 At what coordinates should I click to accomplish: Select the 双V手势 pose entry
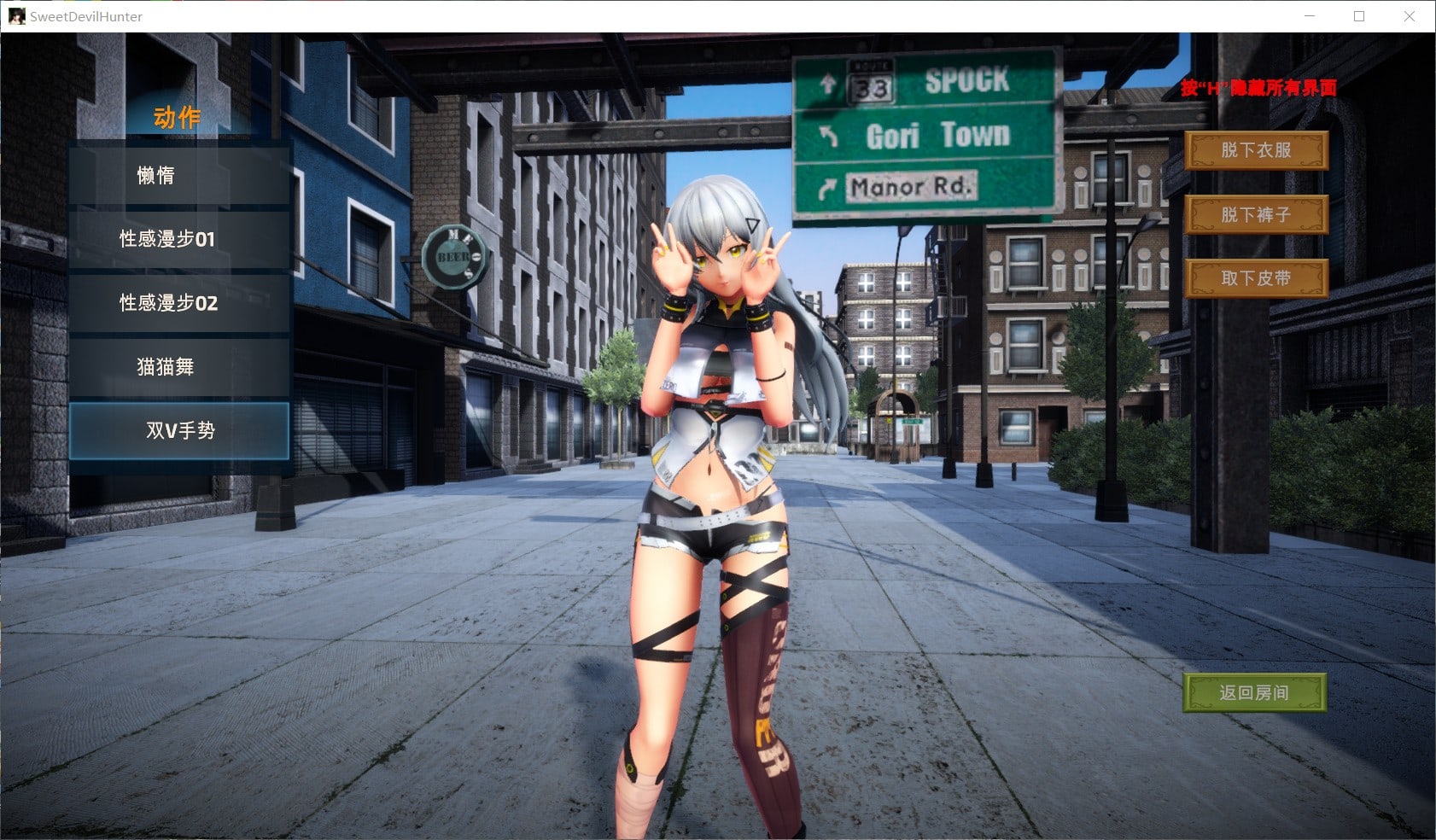[x=178, y=430]
